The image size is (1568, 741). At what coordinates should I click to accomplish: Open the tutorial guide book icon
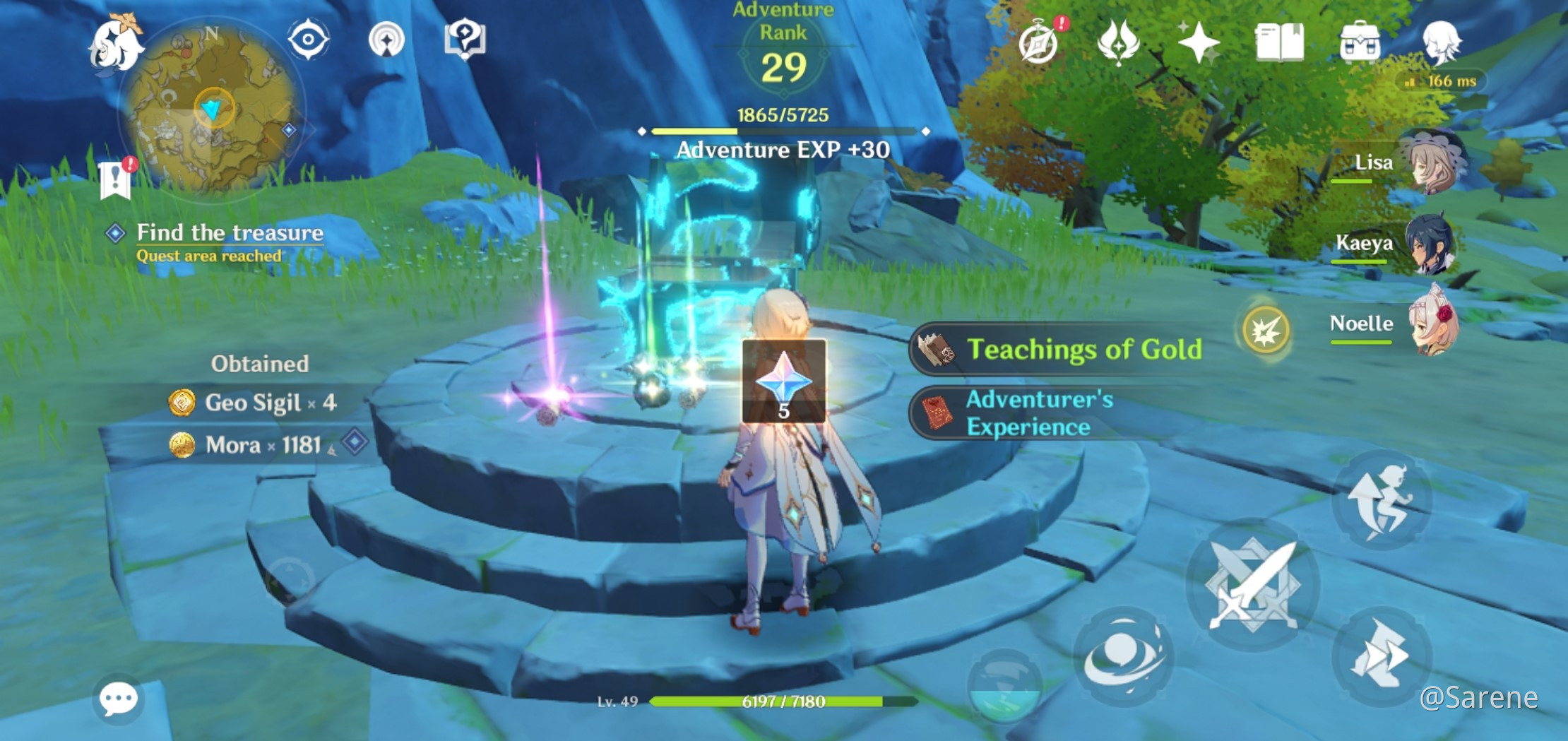pyautogui.click(x=465, y=40)
